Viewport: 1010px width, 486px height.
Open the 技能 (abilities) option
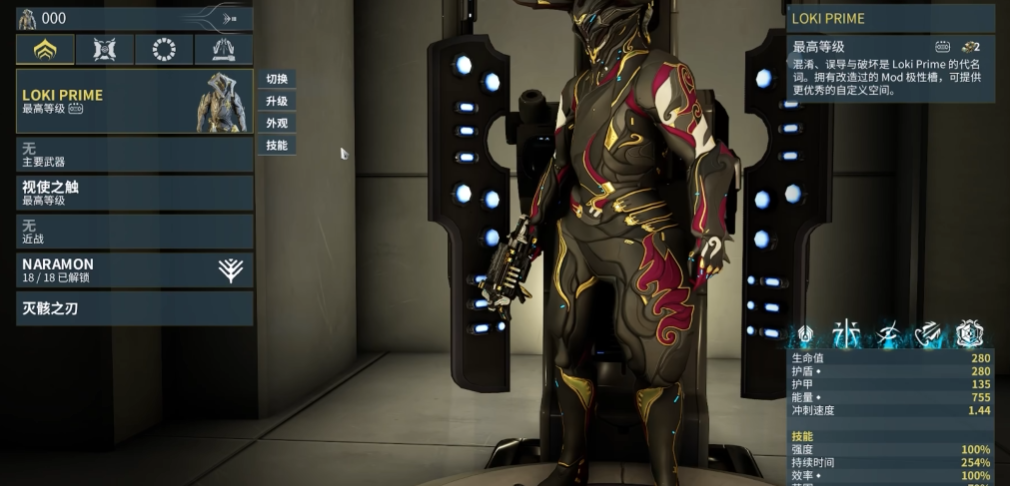277,145
